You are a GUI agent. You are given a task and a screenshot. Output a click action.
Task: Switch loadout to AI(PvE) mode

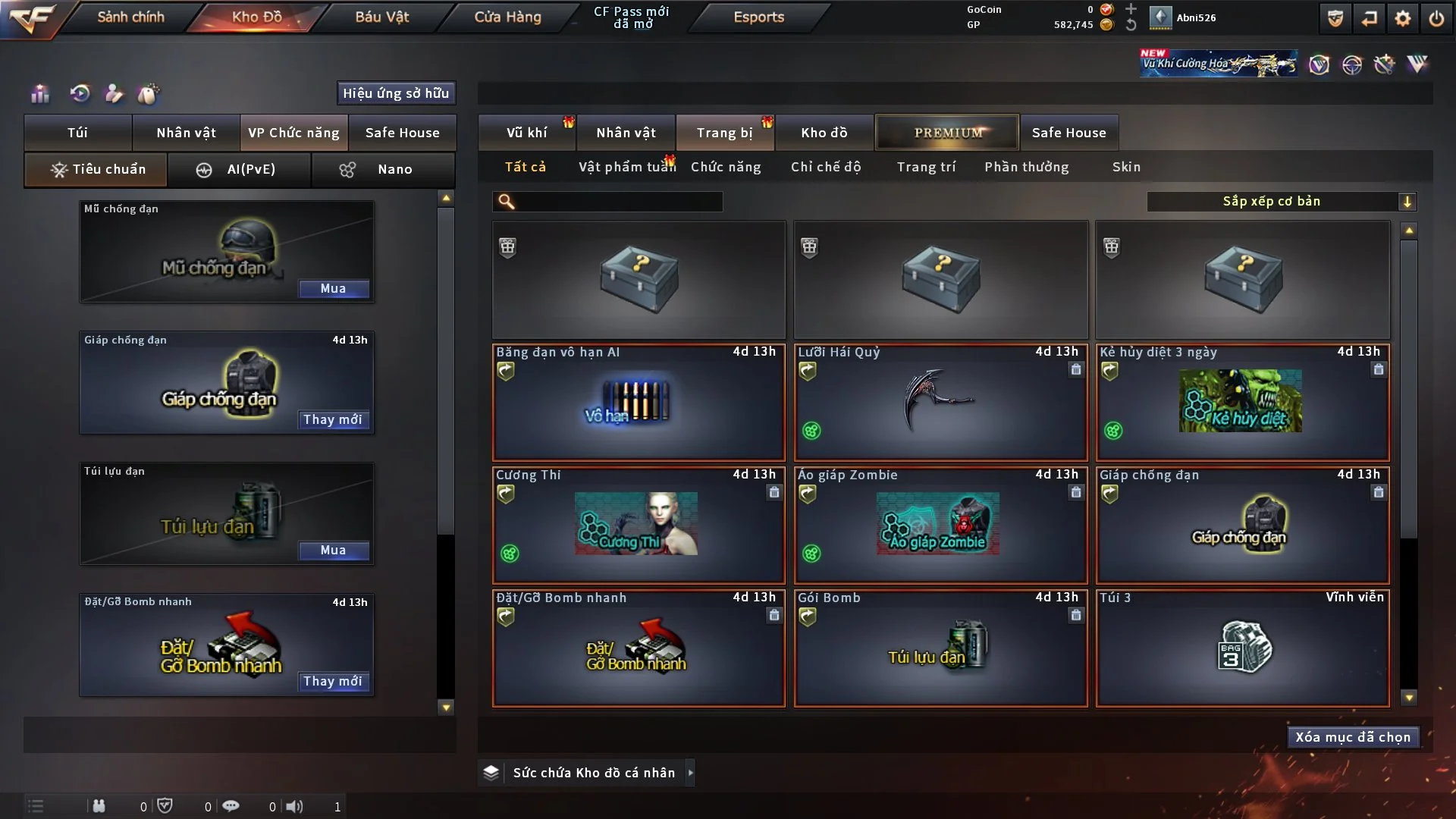239,169
